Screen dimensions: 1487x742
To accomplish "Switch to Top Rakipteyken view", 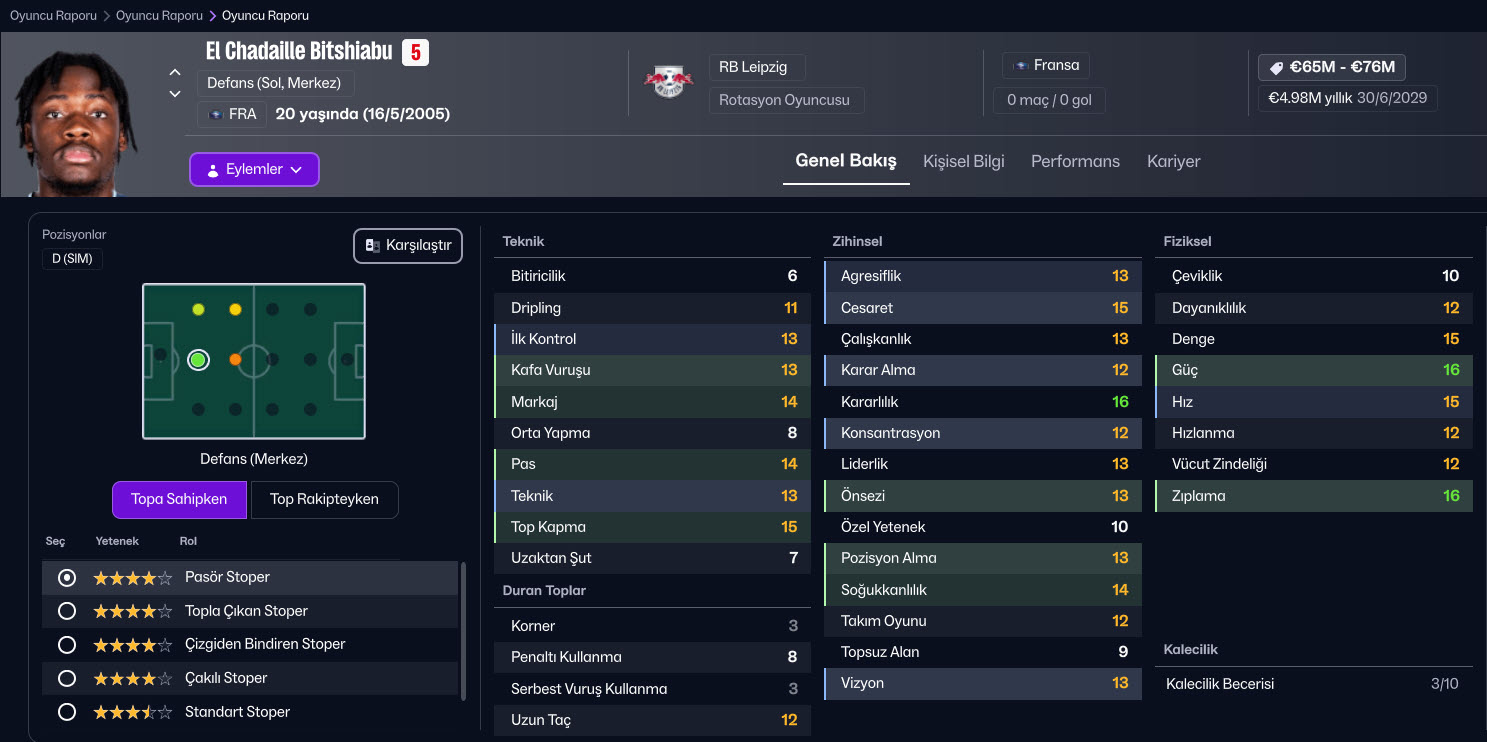I will click(324, 499).
